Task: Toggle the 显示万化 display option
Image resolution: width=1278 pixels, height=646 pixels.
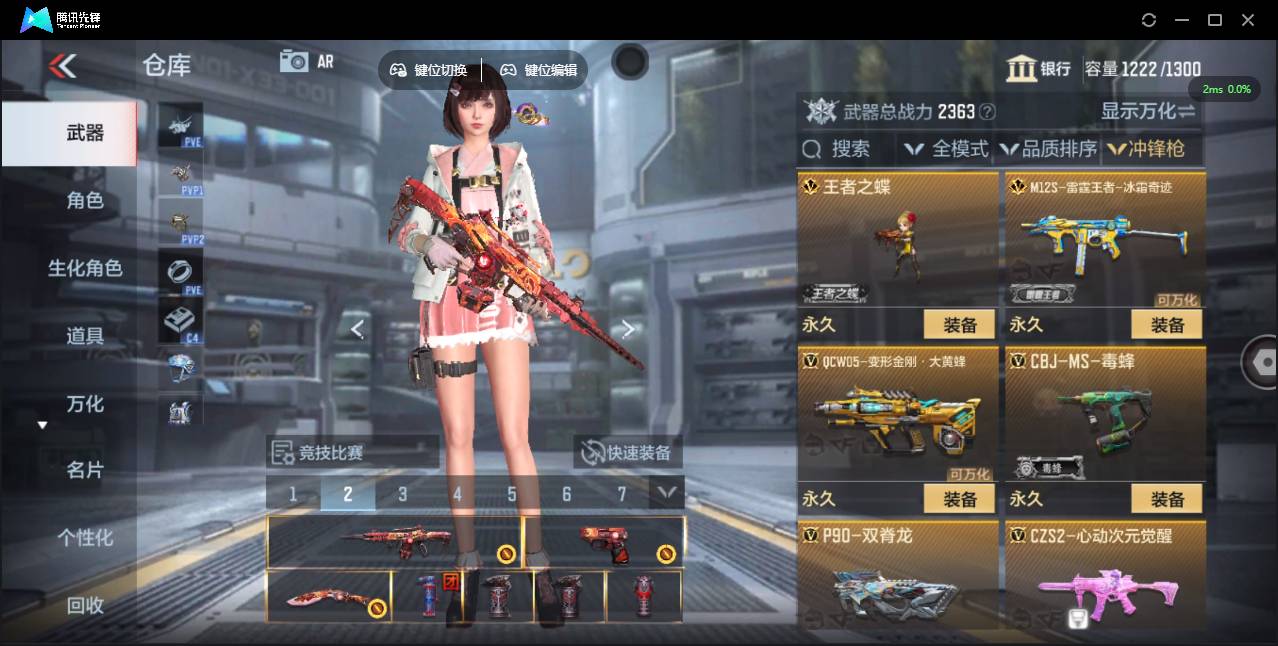Action: (x=1148, y=111)
